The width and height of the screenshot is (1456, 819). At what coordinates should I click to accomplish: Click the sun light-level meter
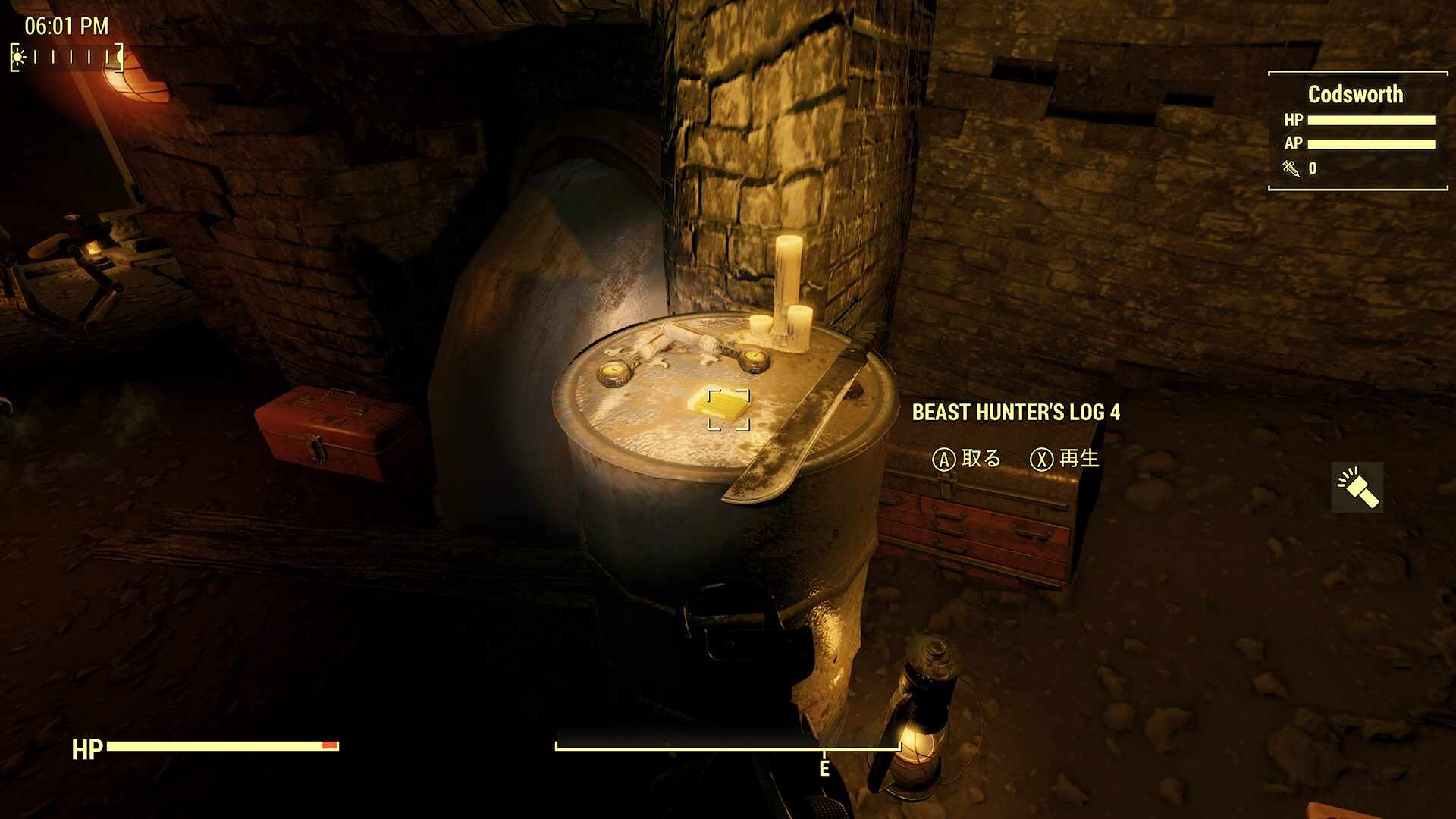click(x=67, y=57)
